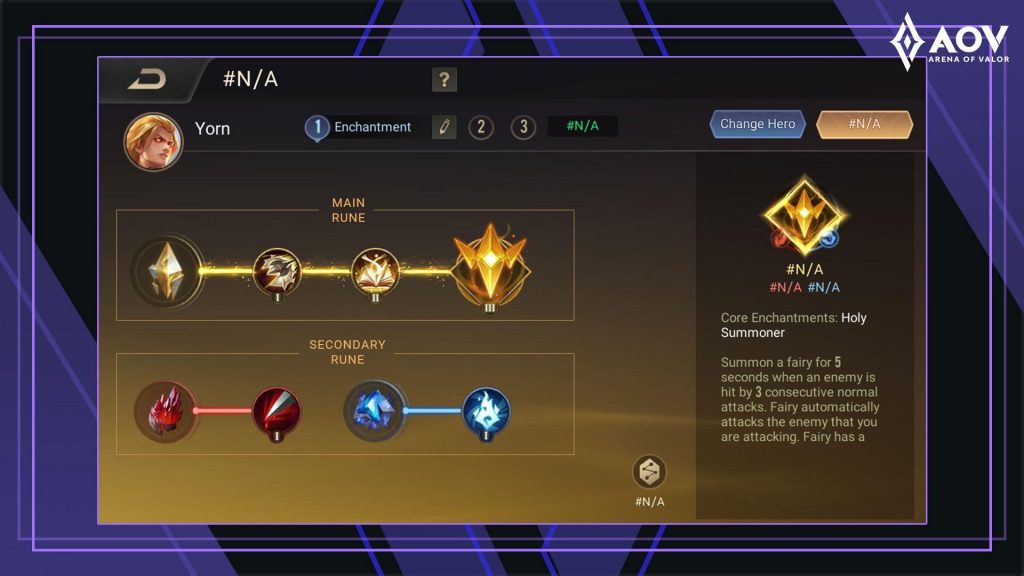Image resolution: width=1024 pixels, height=576 pixels.
Task: Click the round hexagon icon above #N/A
Action: [649, 472]
